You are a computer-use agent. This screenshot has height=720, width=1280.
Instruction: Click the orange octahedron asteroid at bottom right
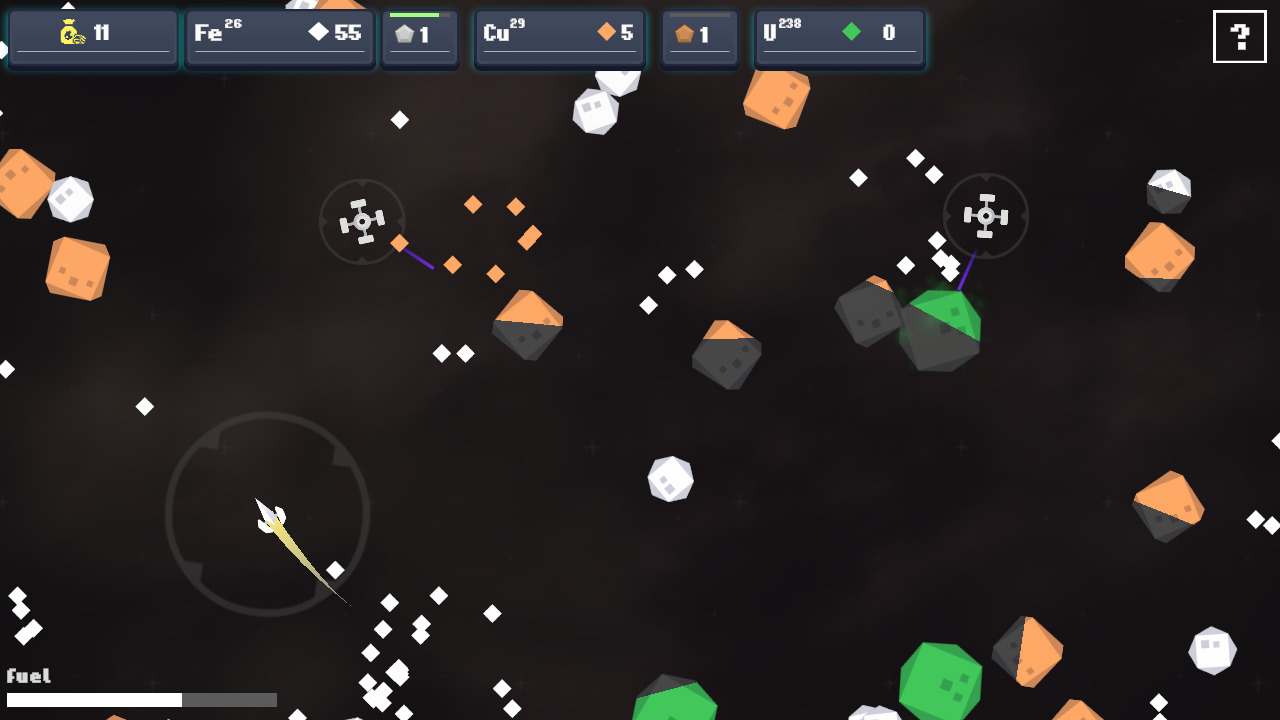pyautogui.click(x=1168, y=505)
